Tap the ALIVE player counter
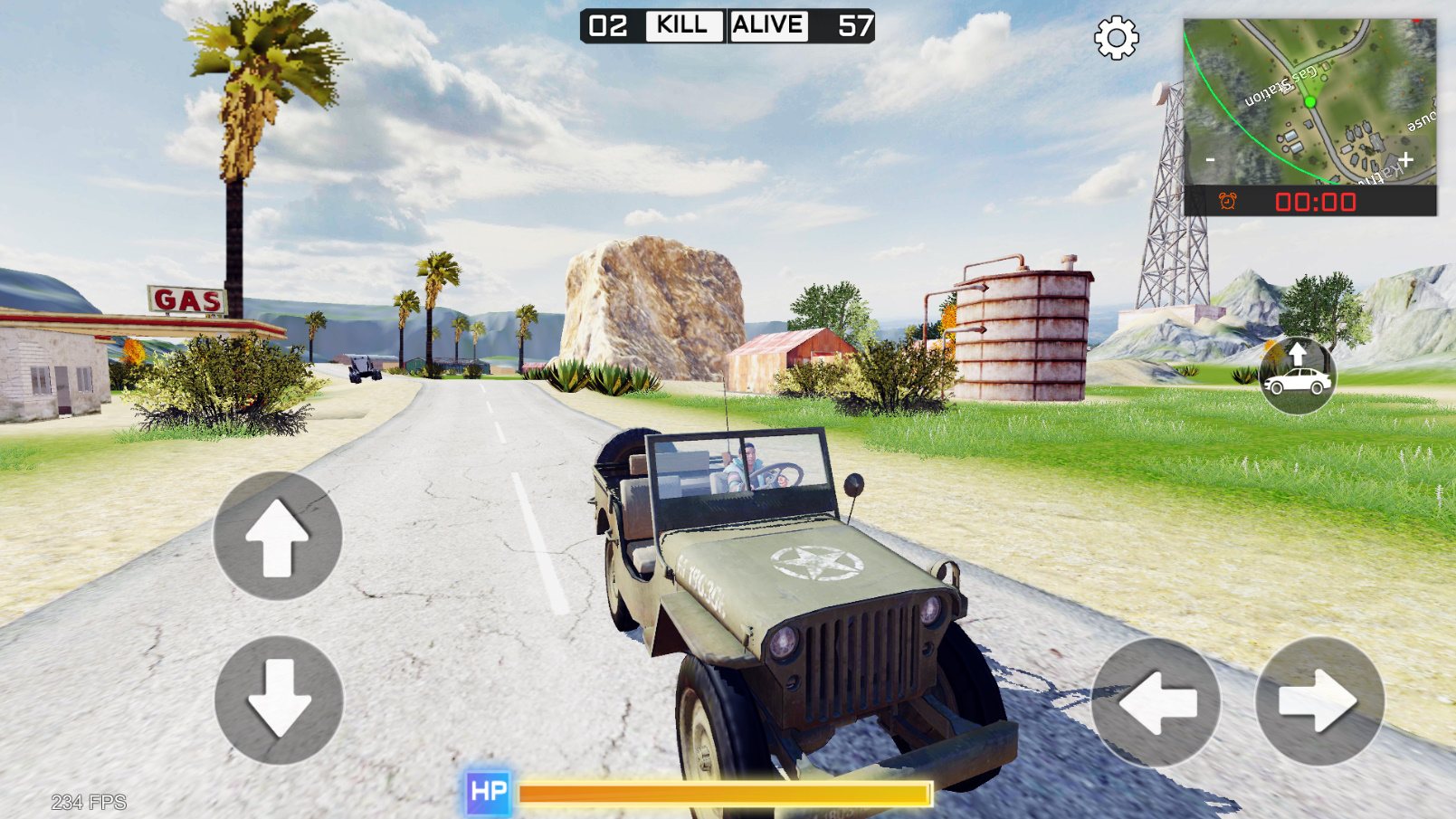The image size is (1456, 819). (768, 25)
